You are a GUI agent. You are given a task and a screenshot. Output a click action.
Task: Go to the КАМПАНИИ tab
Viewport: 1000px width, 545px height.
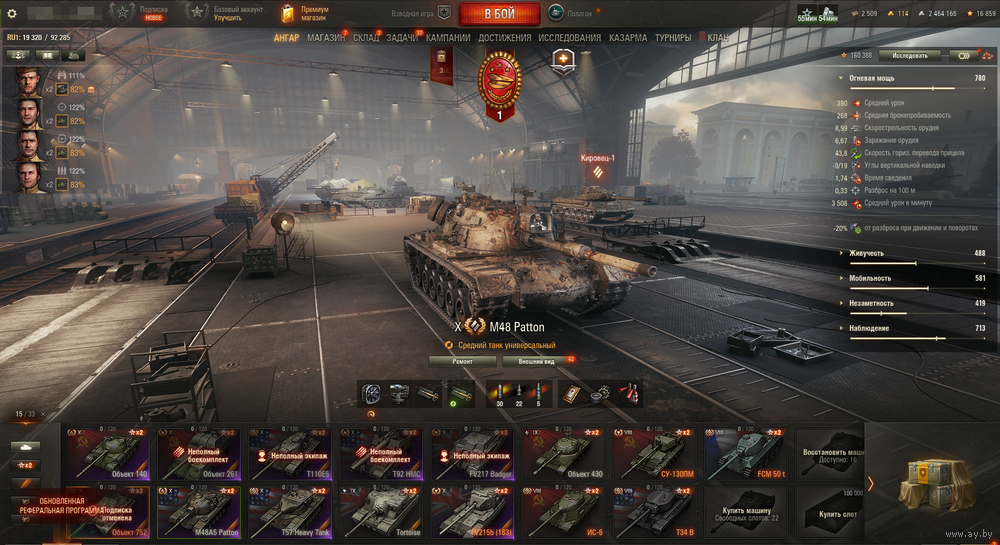coord(448,38)
